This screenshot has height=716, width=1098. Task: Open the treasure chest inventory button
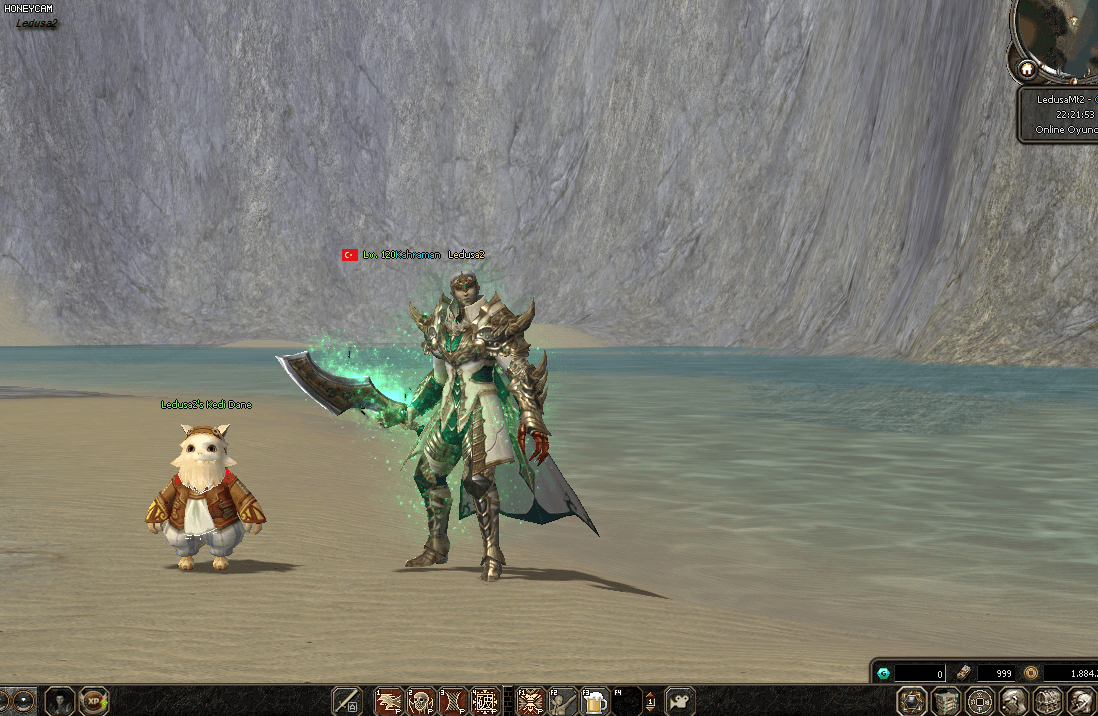[x=1047, y=701]
